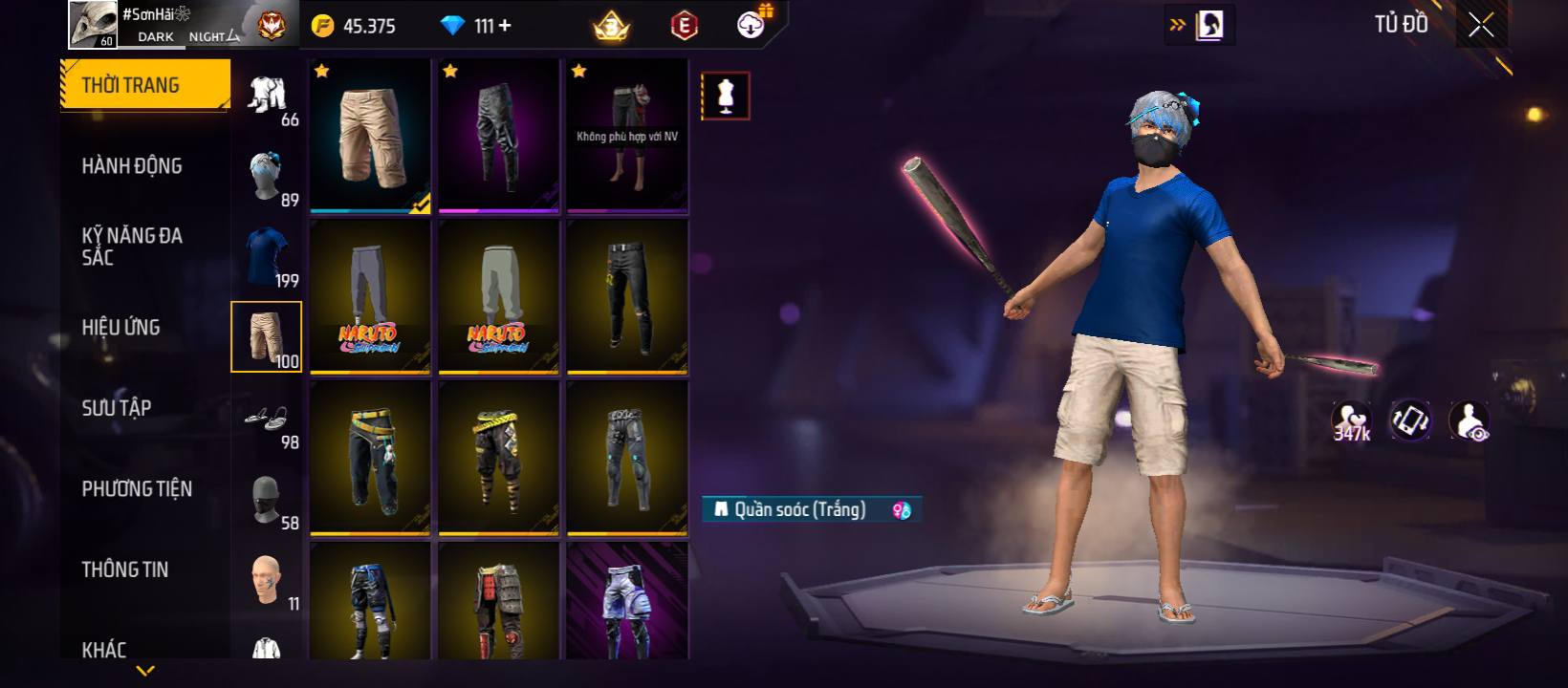Image resolution: width=1568 pixels, height=688 pixels.
Task: Select the blue shirt tops category
Action: click(x=267, y=256)
